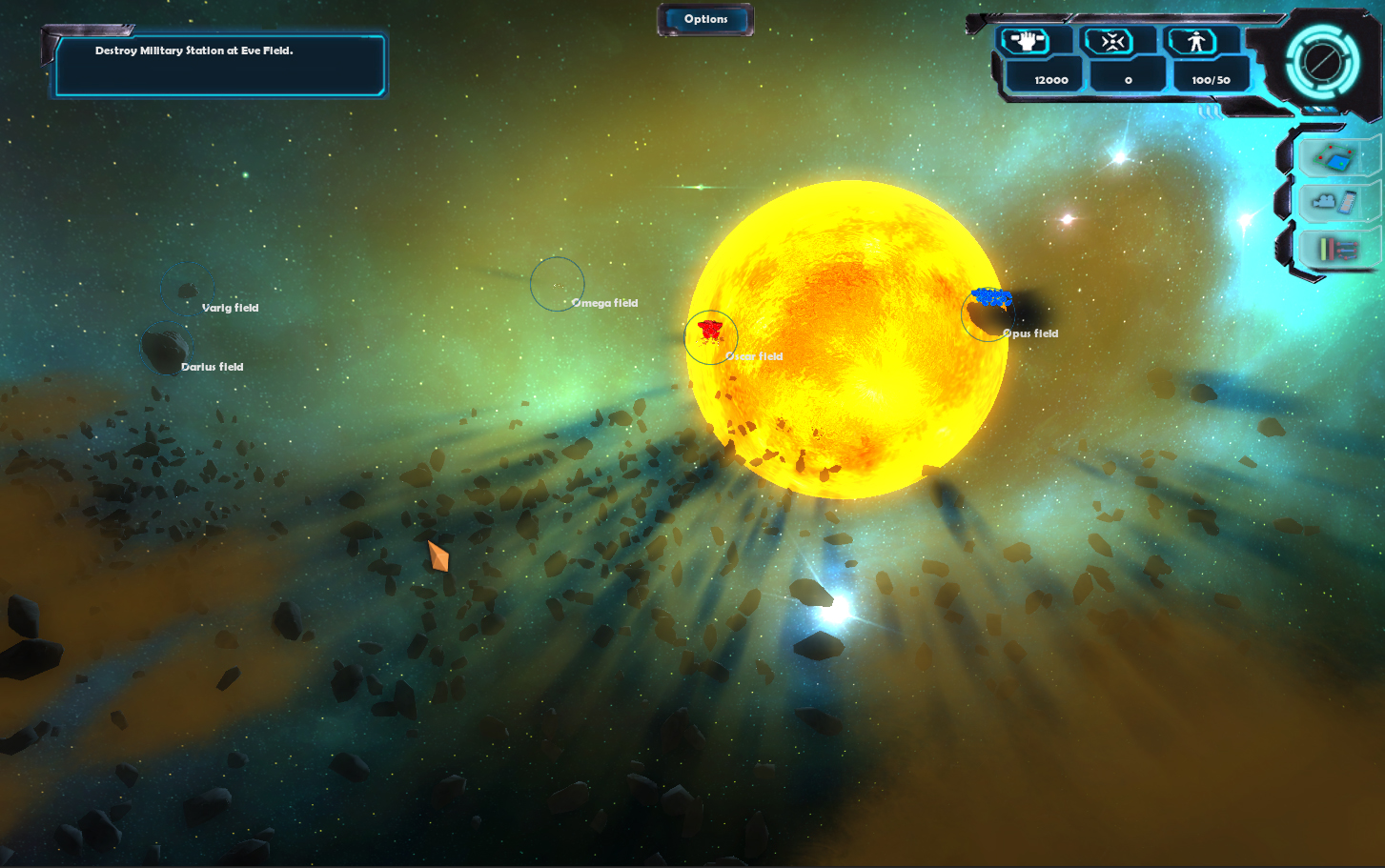Click the person population icon

[x=1196, y=41]
